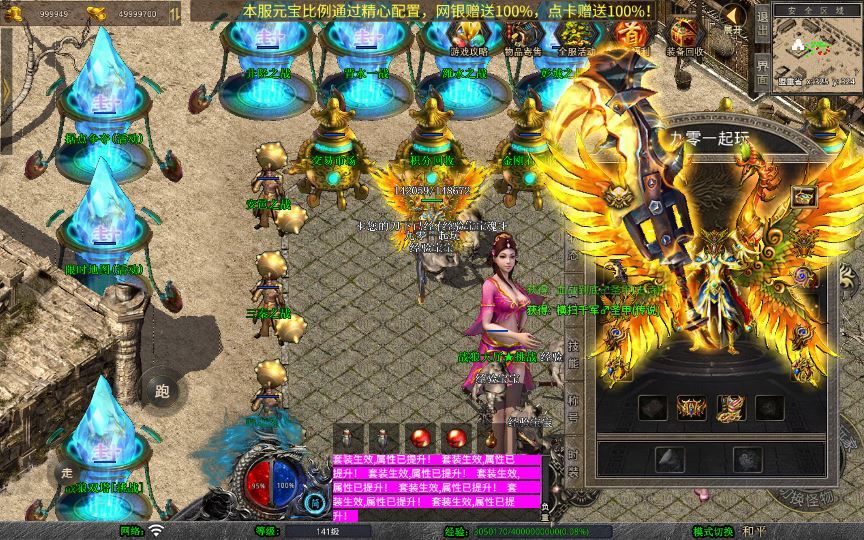Use the first small potion bottle slot
This screenshot has height=540, width=864.
pos(347,438)
